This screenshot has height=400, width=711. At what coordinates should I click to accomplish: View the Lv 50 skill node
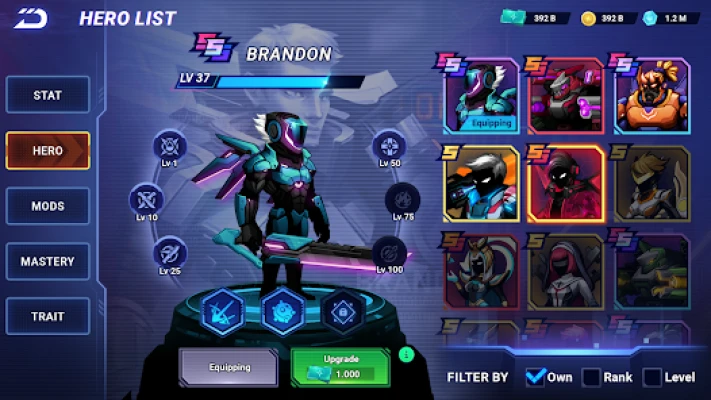point(389,145)
